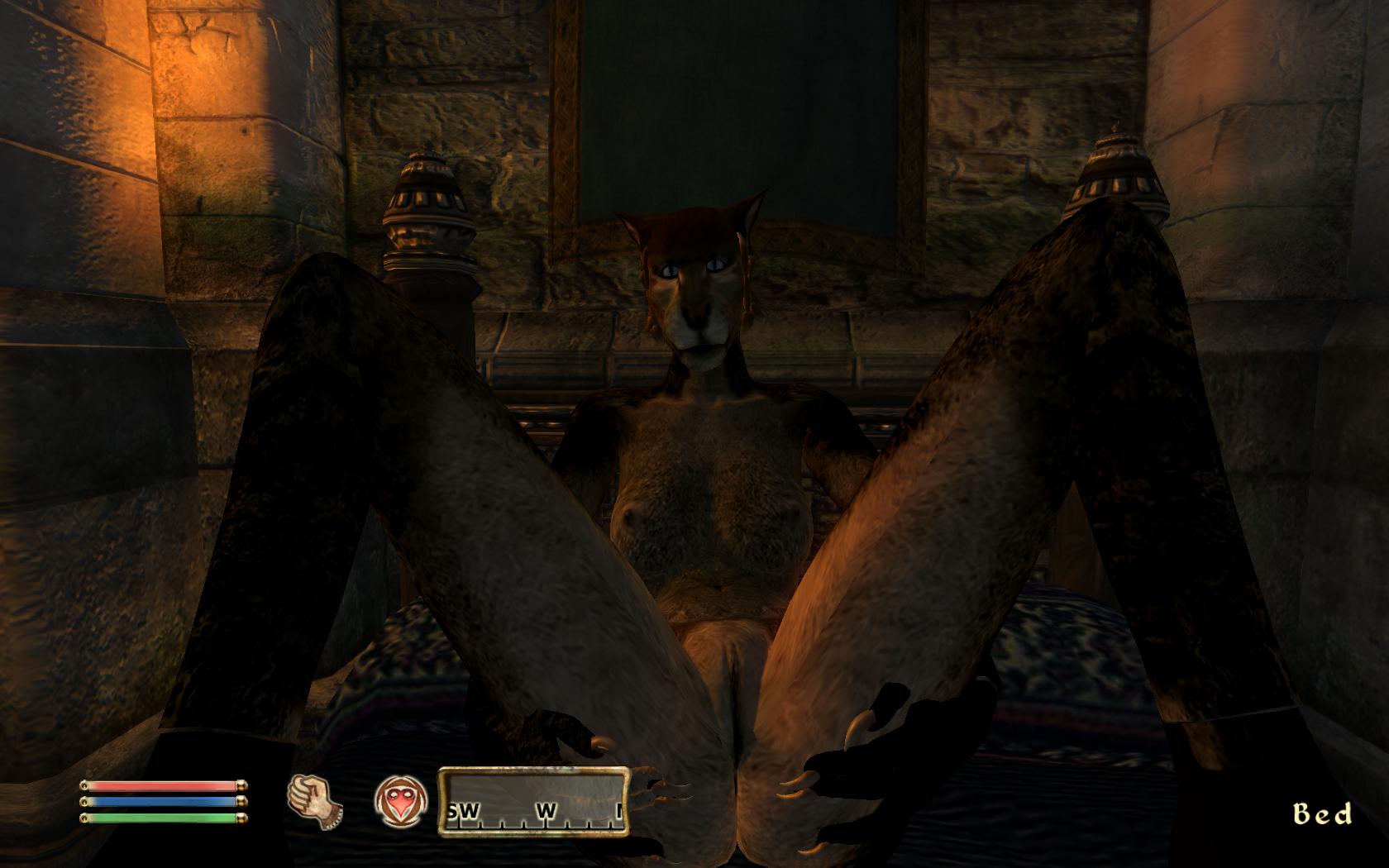Select the red active spell icon
This screenshot has height=868, width=1389.
click(401, 802)
